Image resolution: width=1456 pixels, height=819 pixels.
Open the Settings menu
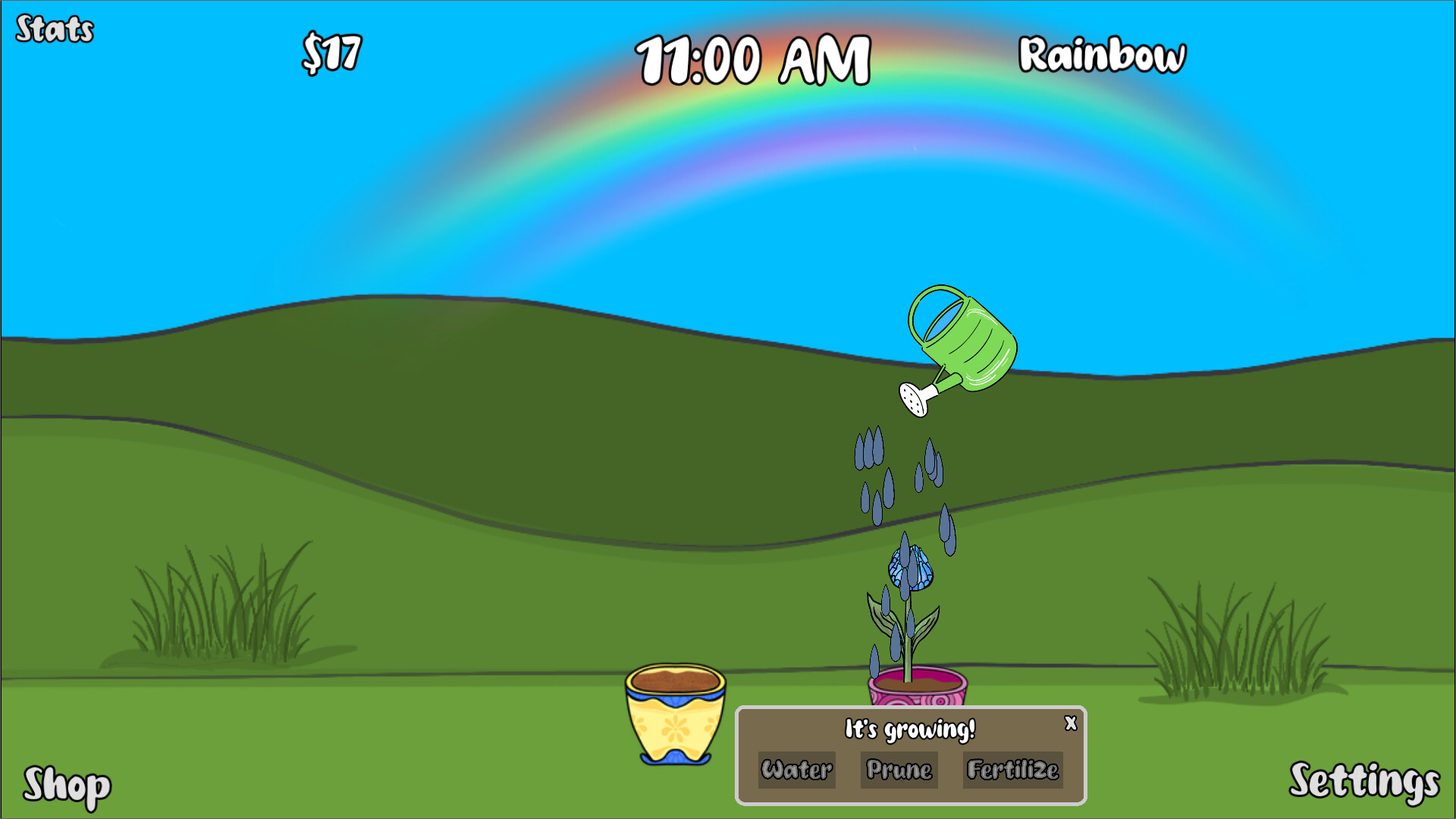[1363, 781]
